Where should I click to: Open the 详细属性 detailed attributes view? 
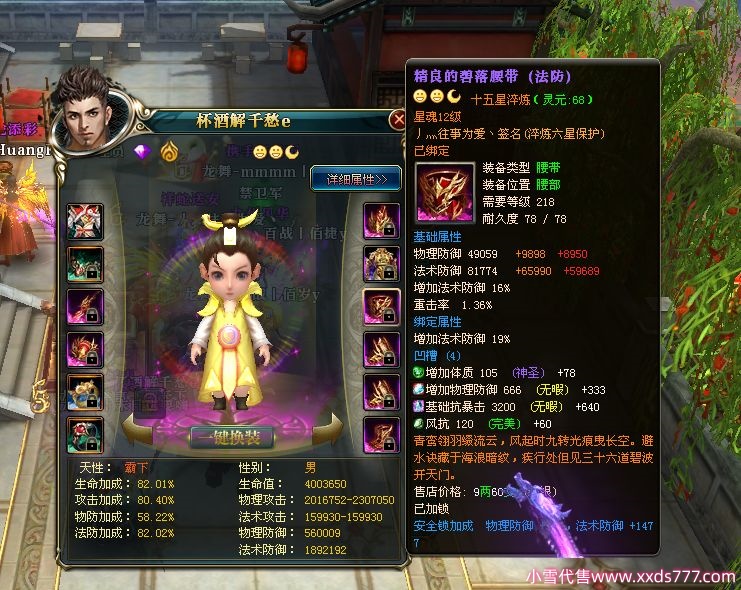pos(356,178)
